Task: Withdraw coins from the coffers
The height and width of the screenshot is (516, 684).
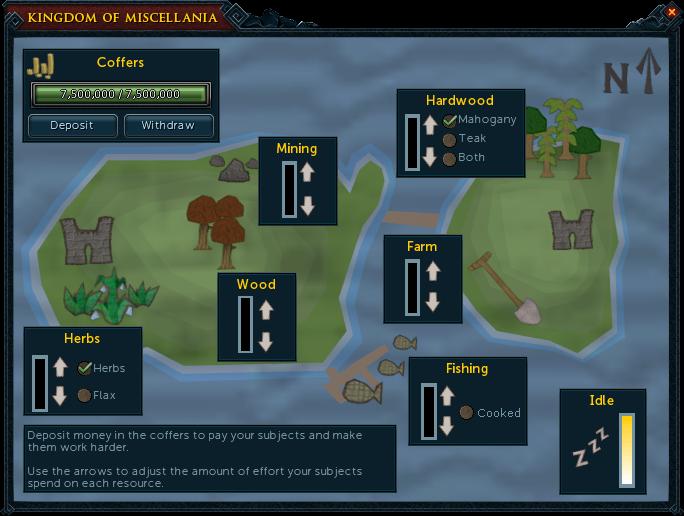Action: pos(169,125)
